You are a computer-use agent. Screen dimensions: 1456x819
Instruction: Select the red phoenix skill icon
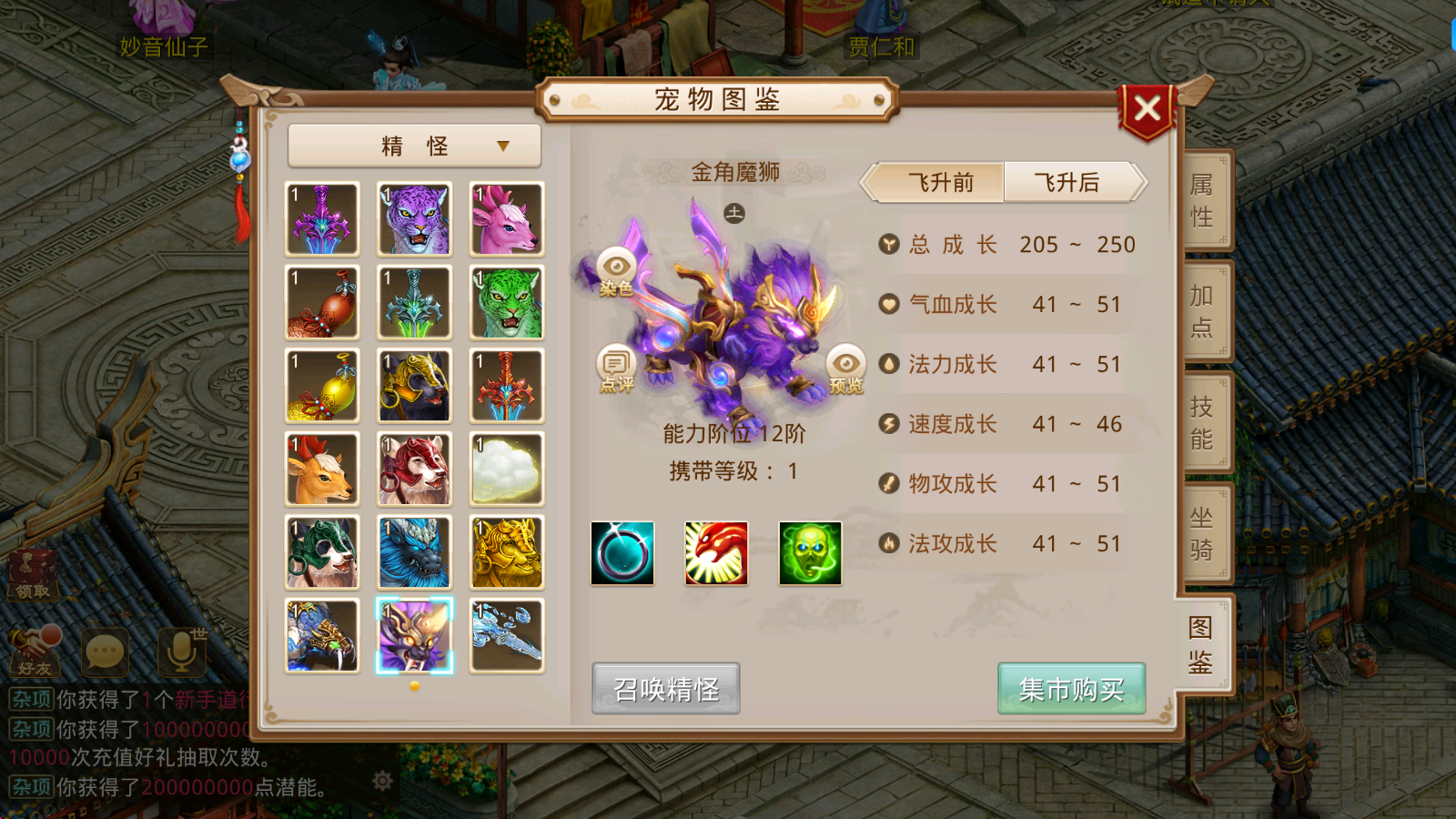tap(716, 554)
